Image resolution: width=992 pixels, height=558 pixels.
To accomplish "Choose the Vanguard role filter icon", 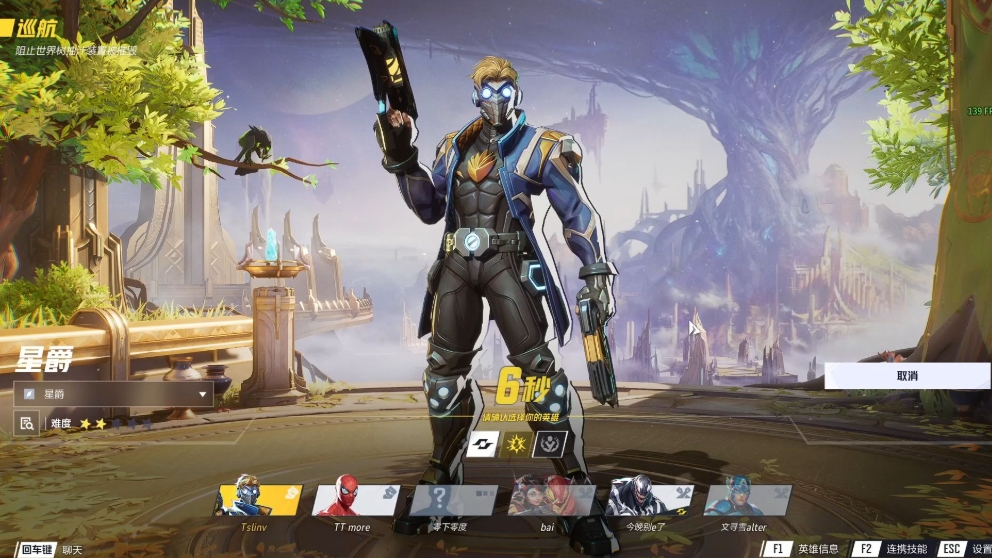I will [484, 443].
